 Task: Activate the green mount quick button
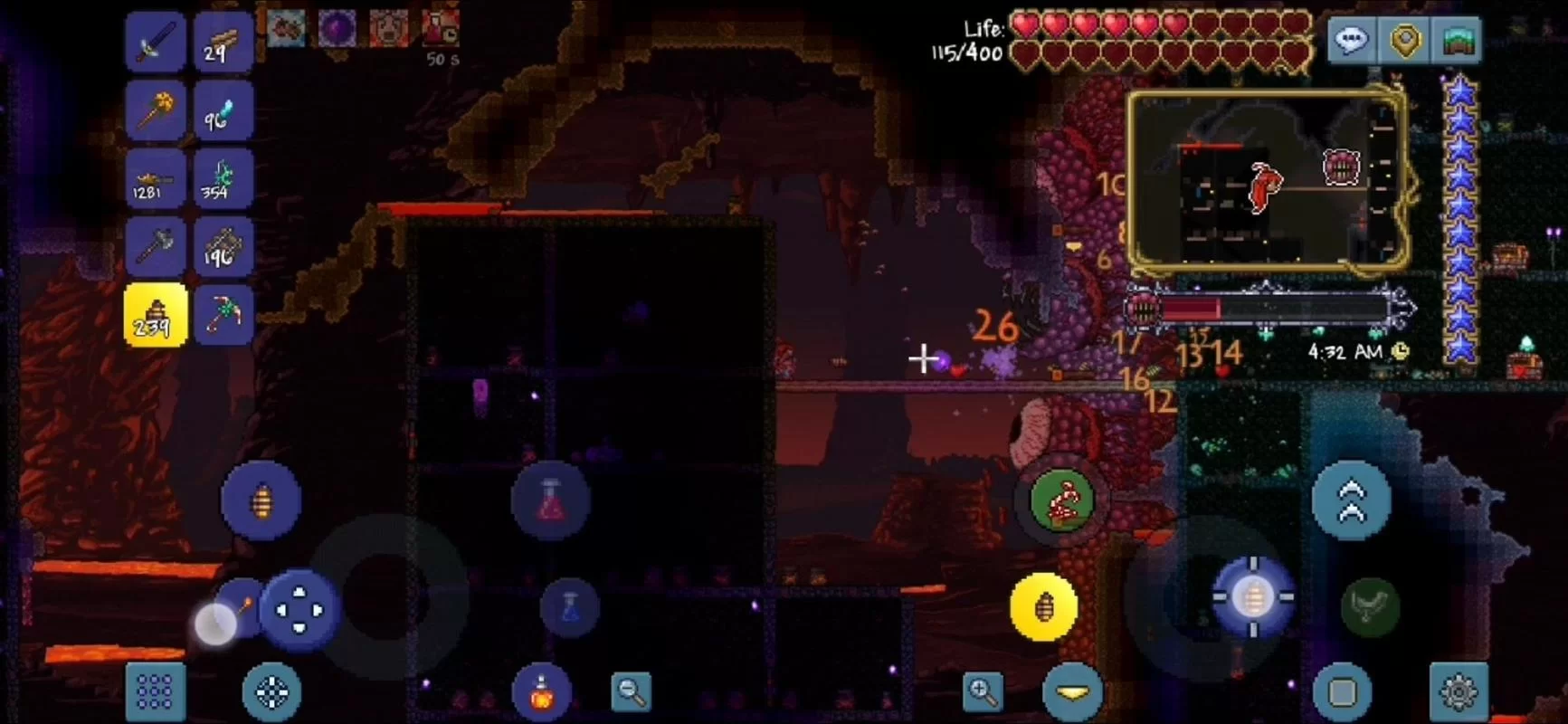point(1062,500)
